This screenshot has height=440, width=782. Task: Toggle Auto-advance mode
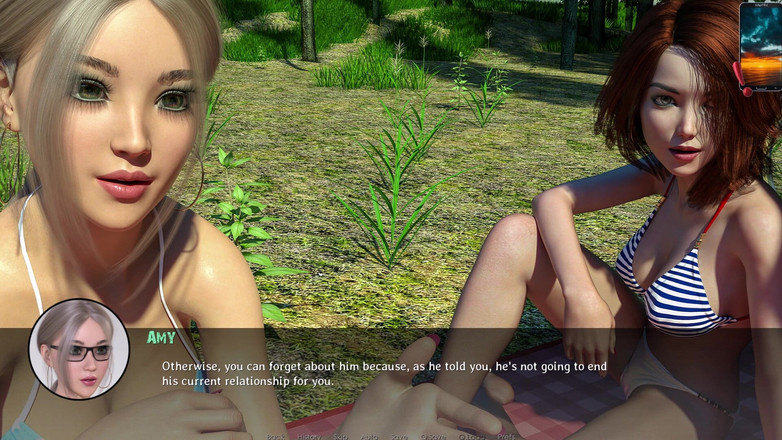tap(371, 436)
